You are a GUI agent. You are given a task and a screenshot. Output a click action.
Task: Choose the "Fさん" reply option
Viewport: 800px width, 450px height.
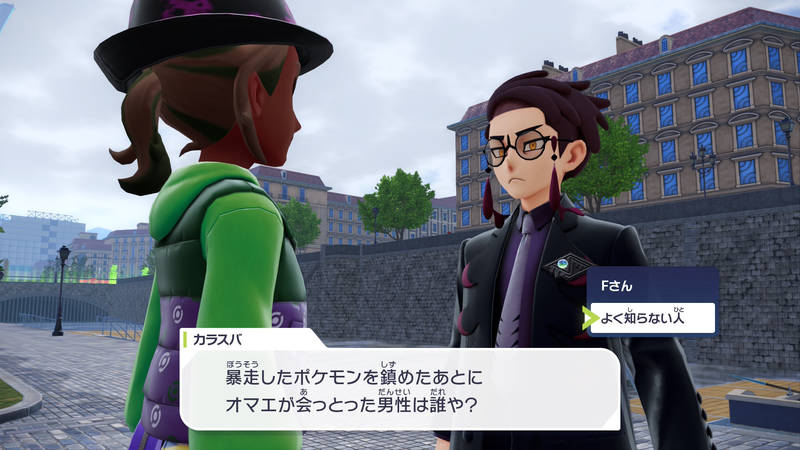pos(650,286)
